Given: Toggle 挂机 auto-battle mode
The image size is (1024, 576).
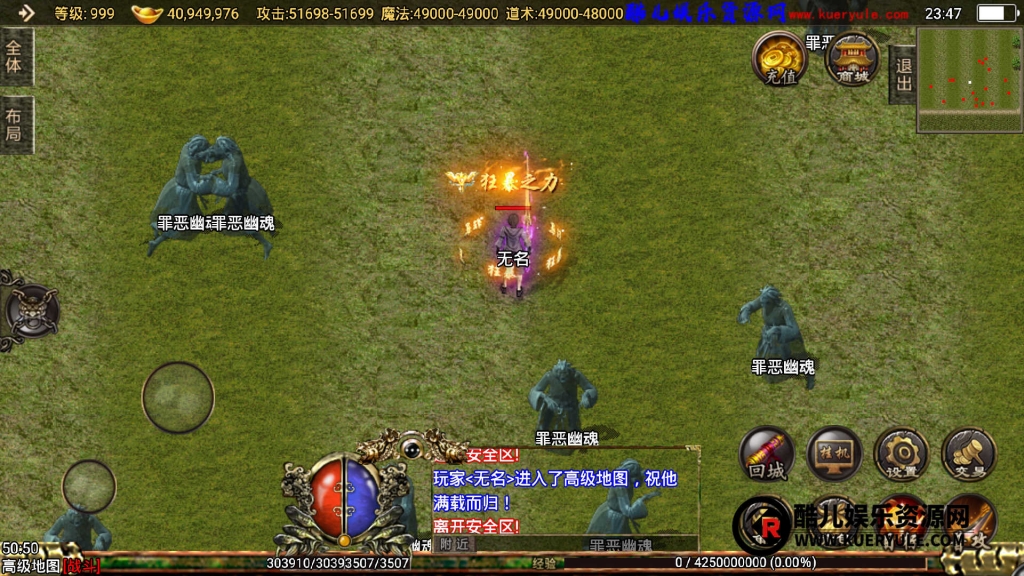Looking at the screenshot, I should [834, 457].
